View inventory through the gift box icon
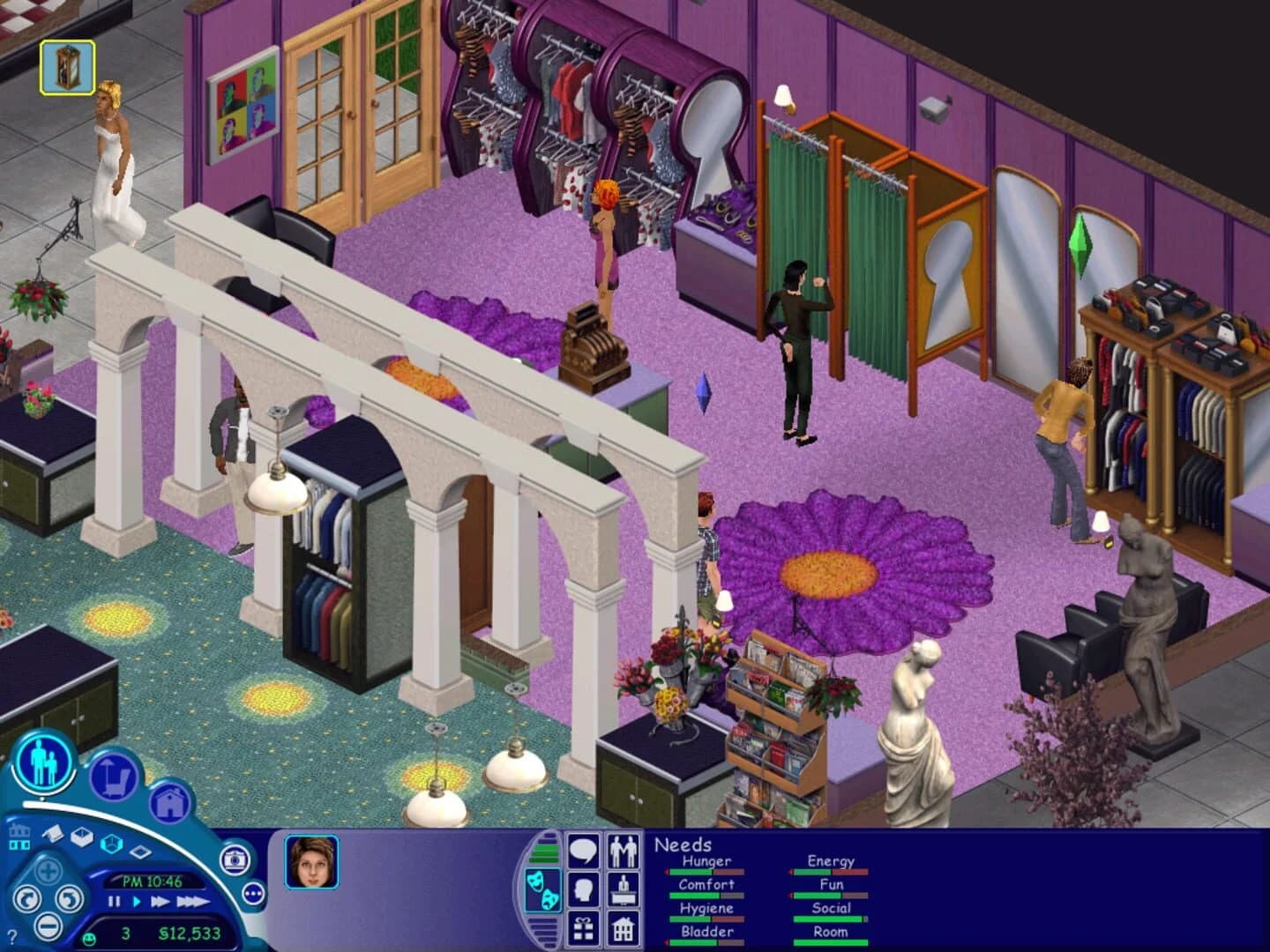The width and height of the screenshot is (1270, 952). click(x=583, y=929)
